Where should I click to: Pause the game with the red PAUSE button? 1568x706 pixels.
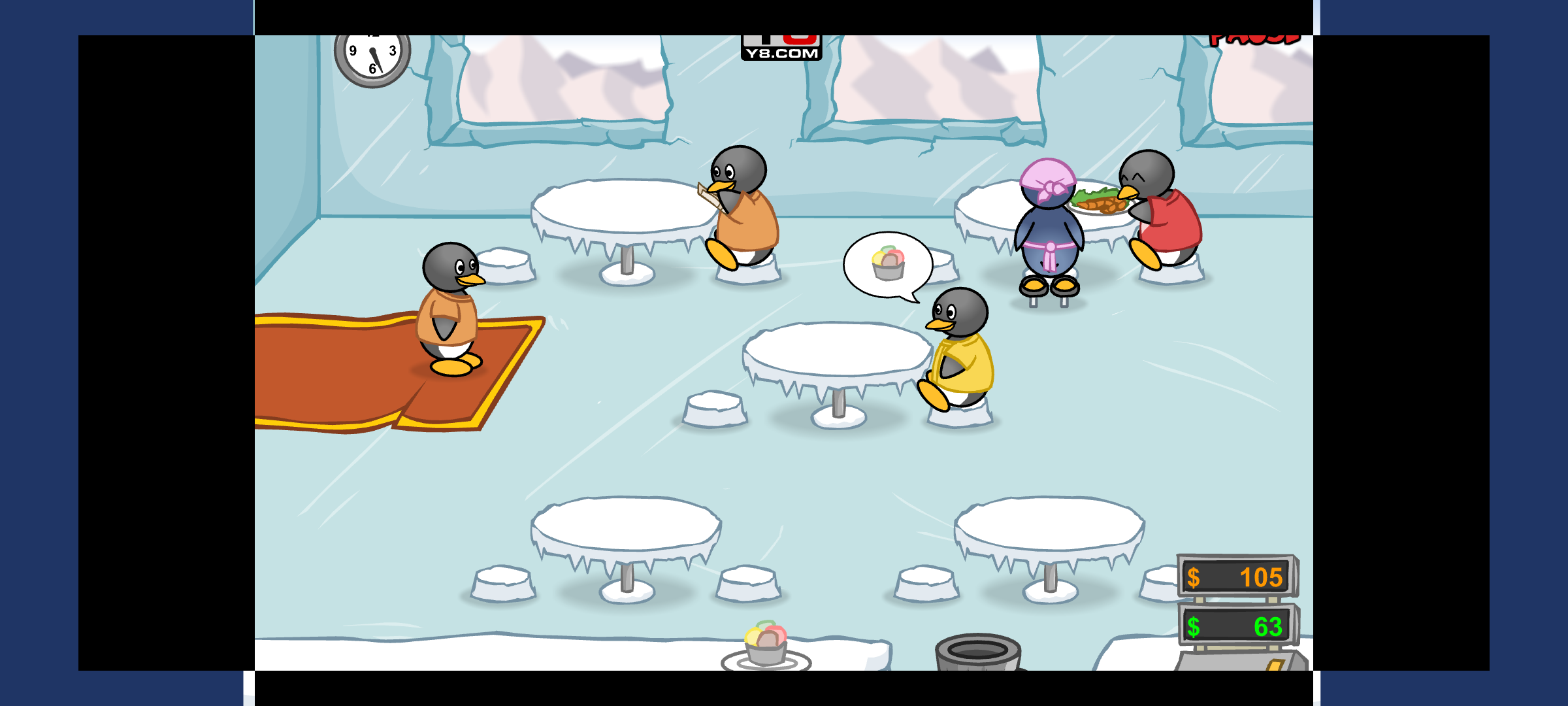(1254, 40)
